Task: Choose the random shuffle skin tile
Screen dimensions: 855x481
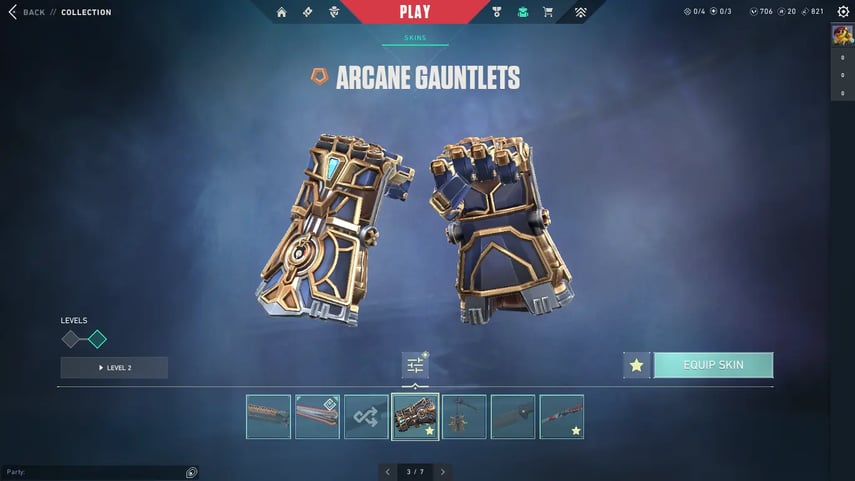Action: coord(366,416)
